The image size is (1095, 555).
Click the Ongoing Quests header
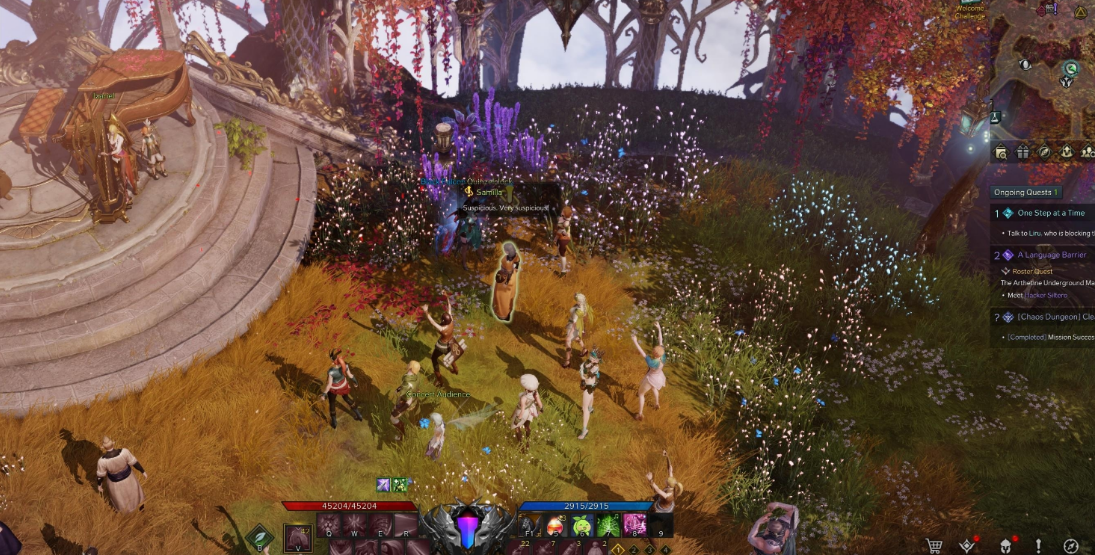coord(1027,192)
